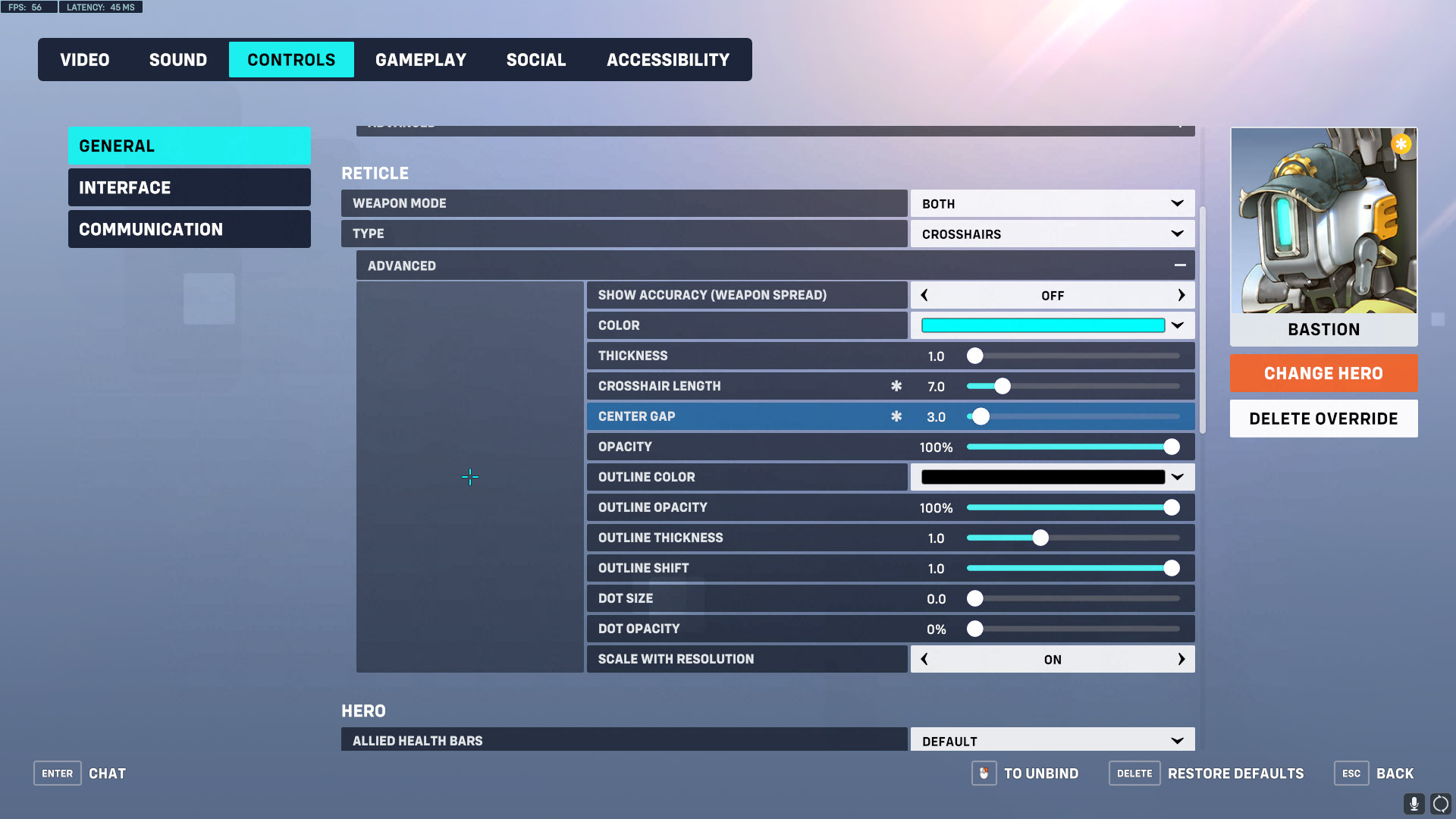Click the DELETE key icon near Restore Defaults
The width and height of the screenshot is (1456, 819).
click(x=1134, y=773)
